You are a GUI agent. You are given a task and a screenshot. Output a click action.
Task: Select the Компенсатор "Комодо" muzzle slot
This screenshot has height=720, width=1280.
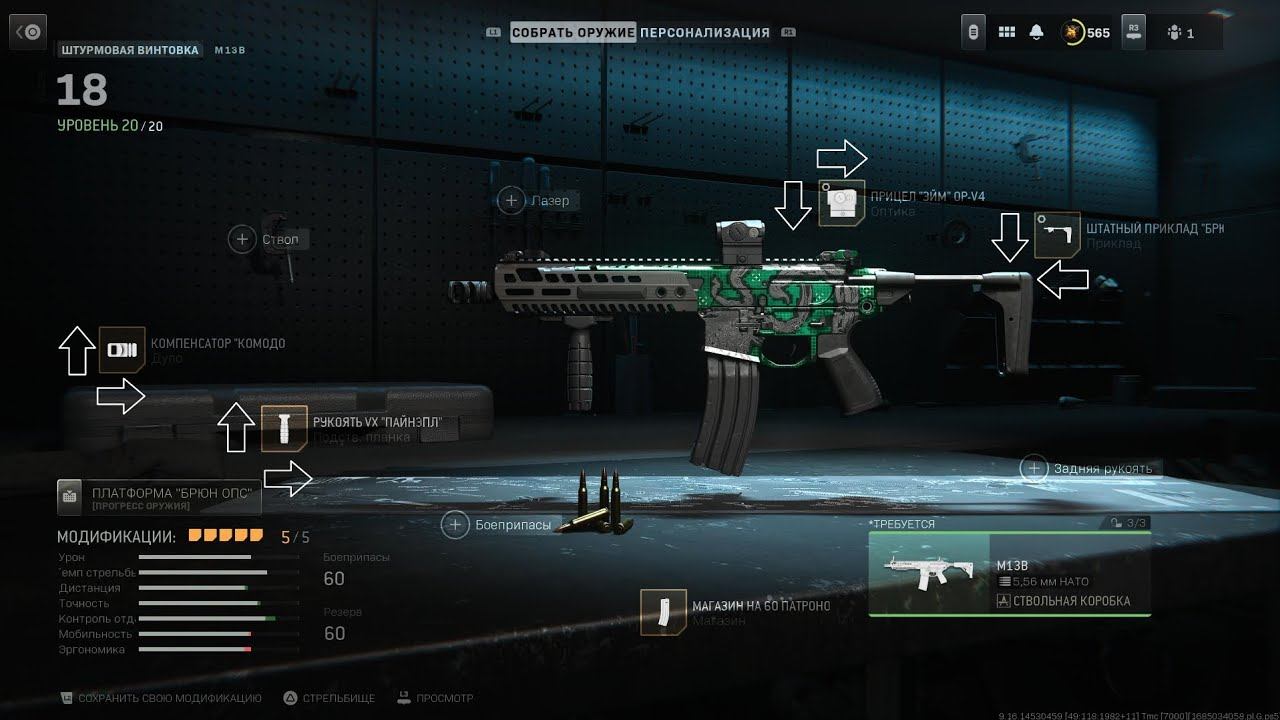[122, 350]
